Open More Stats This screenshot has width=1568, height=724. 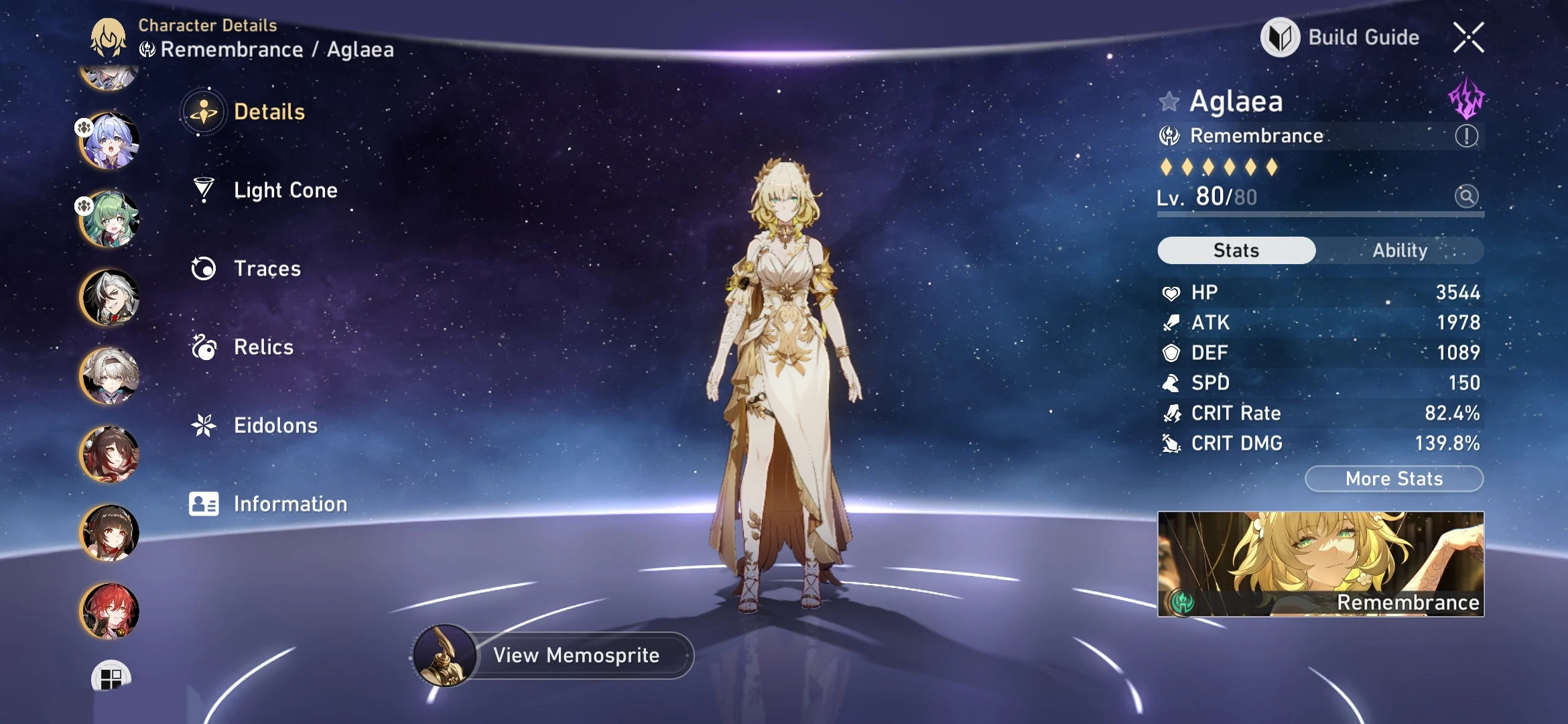coord(1394,479)
